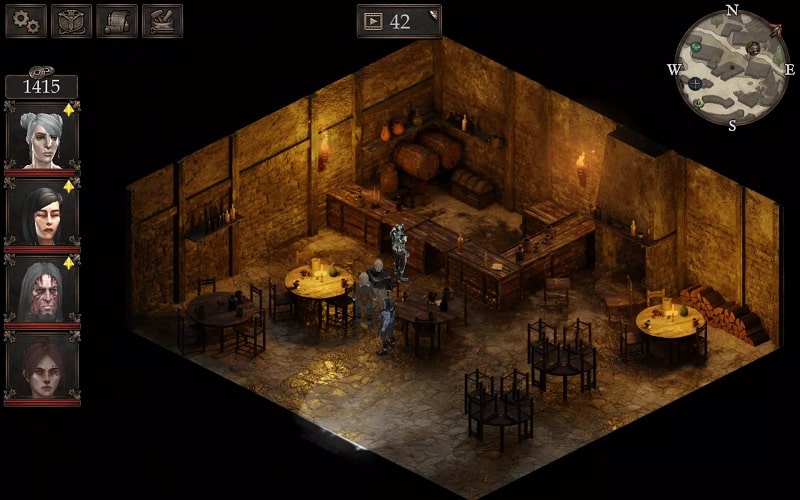Open the hammer and sack crafting menu
The image size is (800, 500).
162,20
